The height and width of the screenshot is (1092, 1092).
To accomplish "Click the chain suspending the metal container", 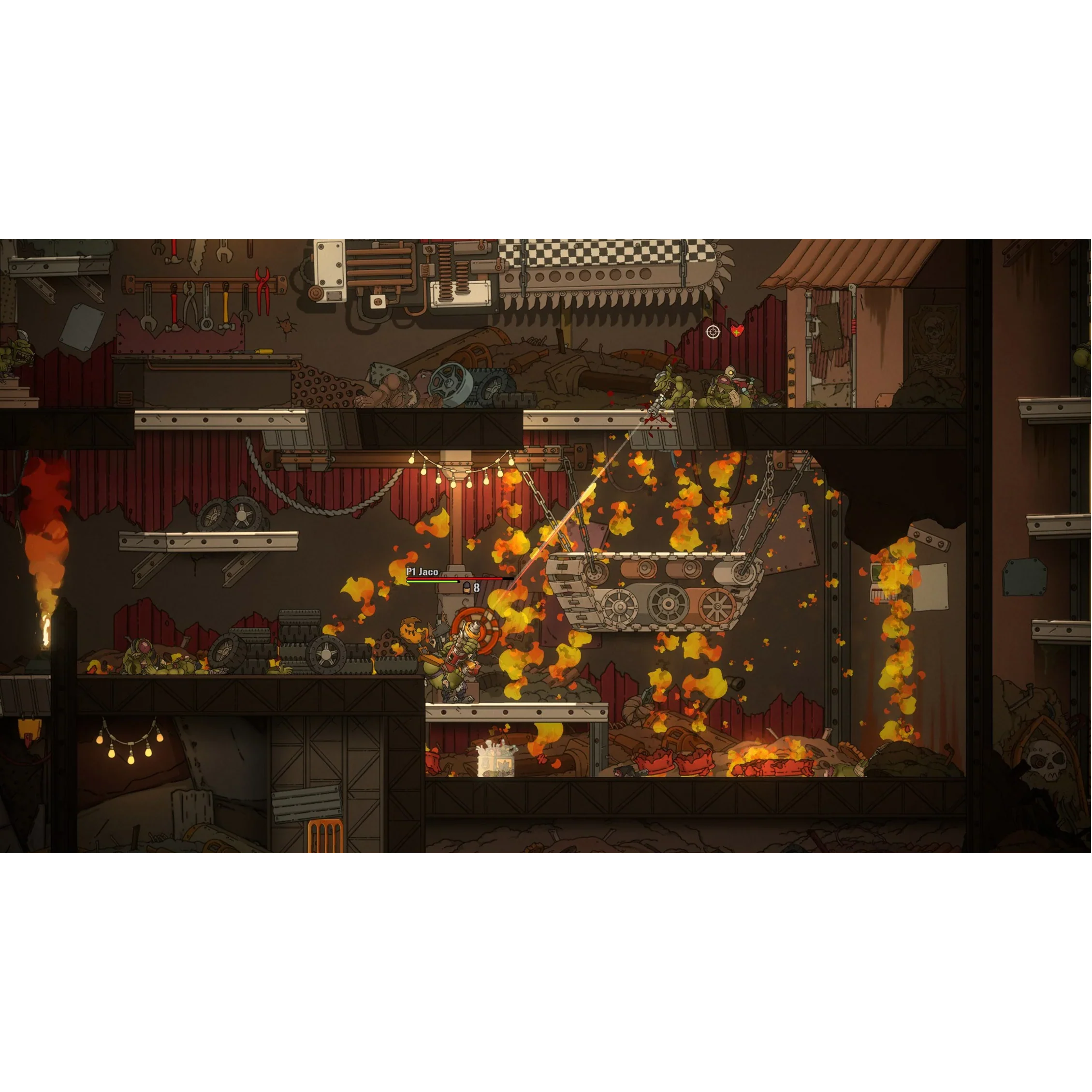I will (769, 509).
